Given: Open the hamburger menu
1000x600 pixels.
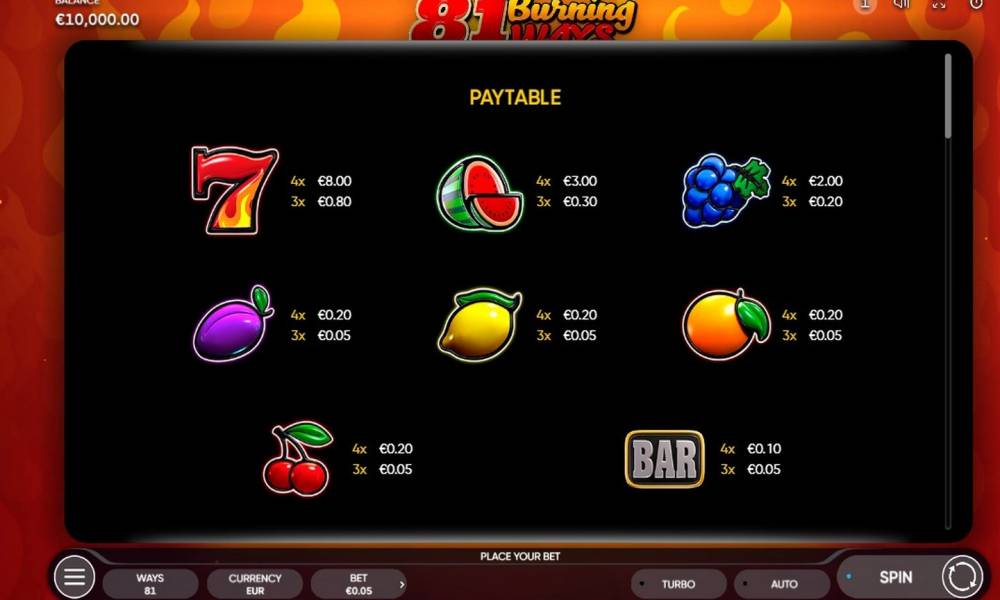Looking at the screenshot, I should point(74,577).
